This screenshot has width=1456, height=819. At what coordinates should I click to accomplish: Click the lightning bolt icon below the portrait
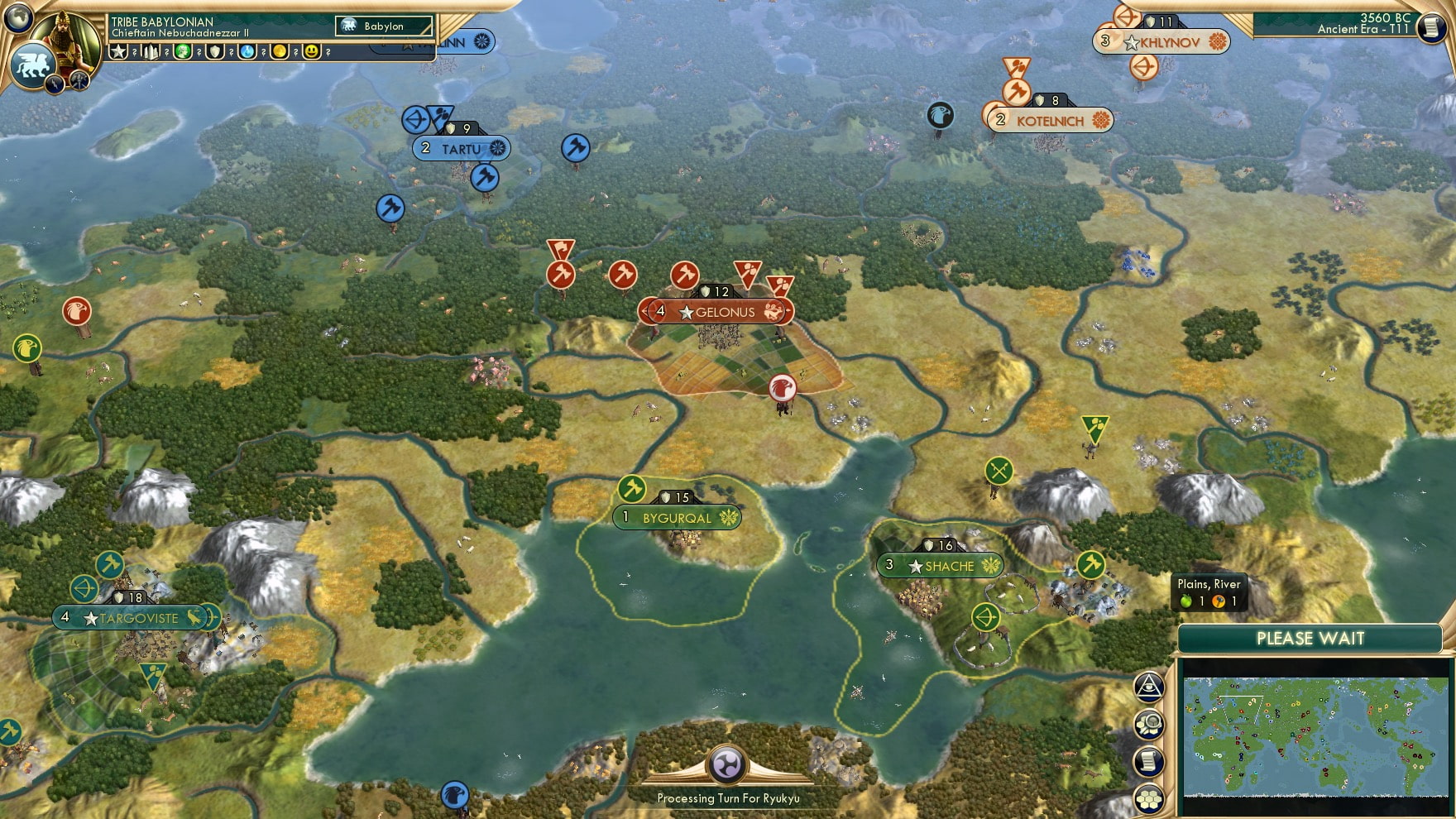[56, 83]
